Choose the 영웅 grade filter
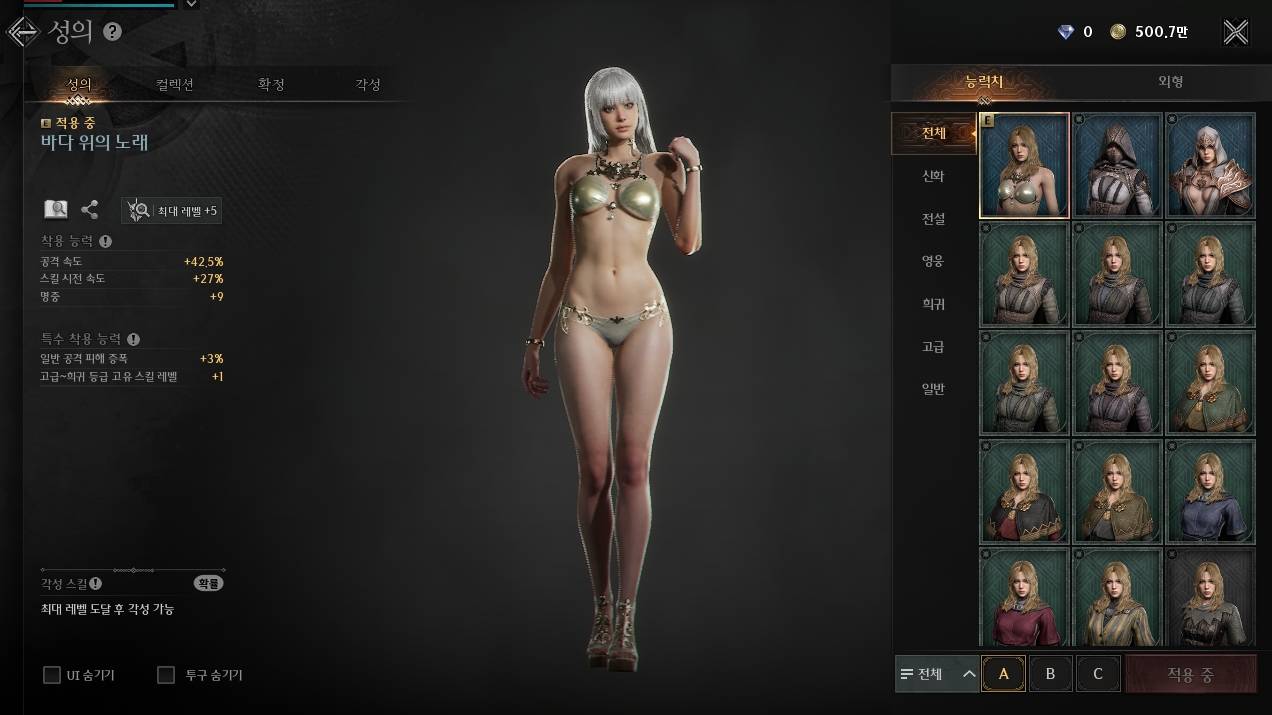Screen dimensions: 1272x715 (933, 261)
